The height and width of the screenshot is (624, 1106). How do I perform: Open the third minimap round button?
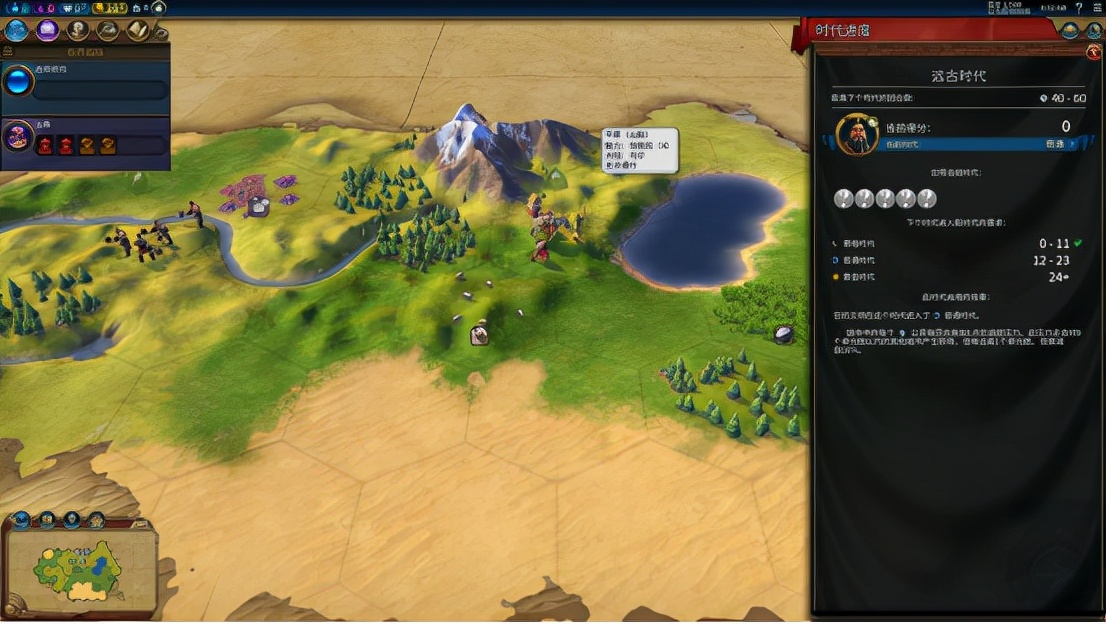(72, 520)
